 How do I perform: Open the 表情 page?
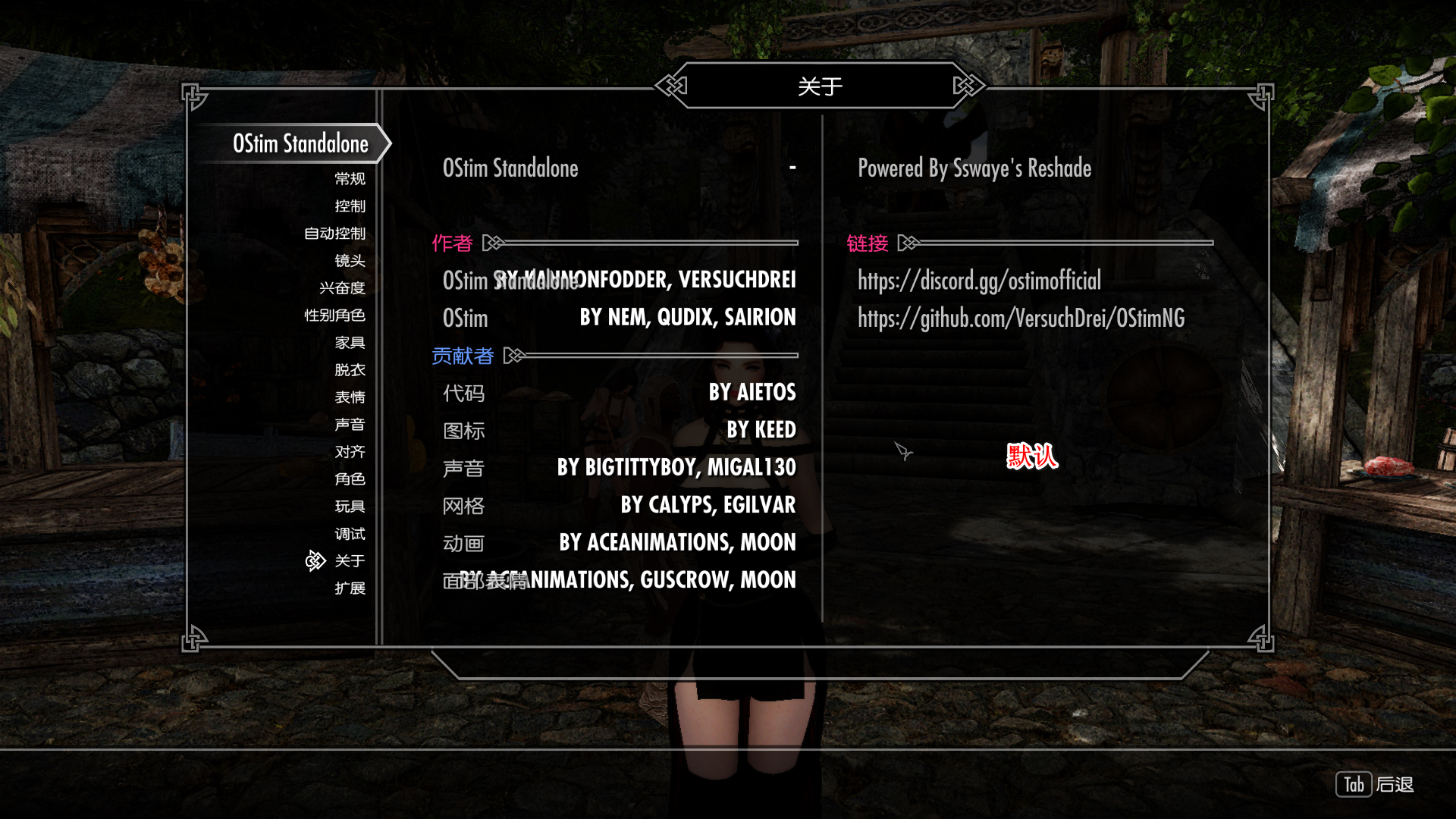[350, 397]
